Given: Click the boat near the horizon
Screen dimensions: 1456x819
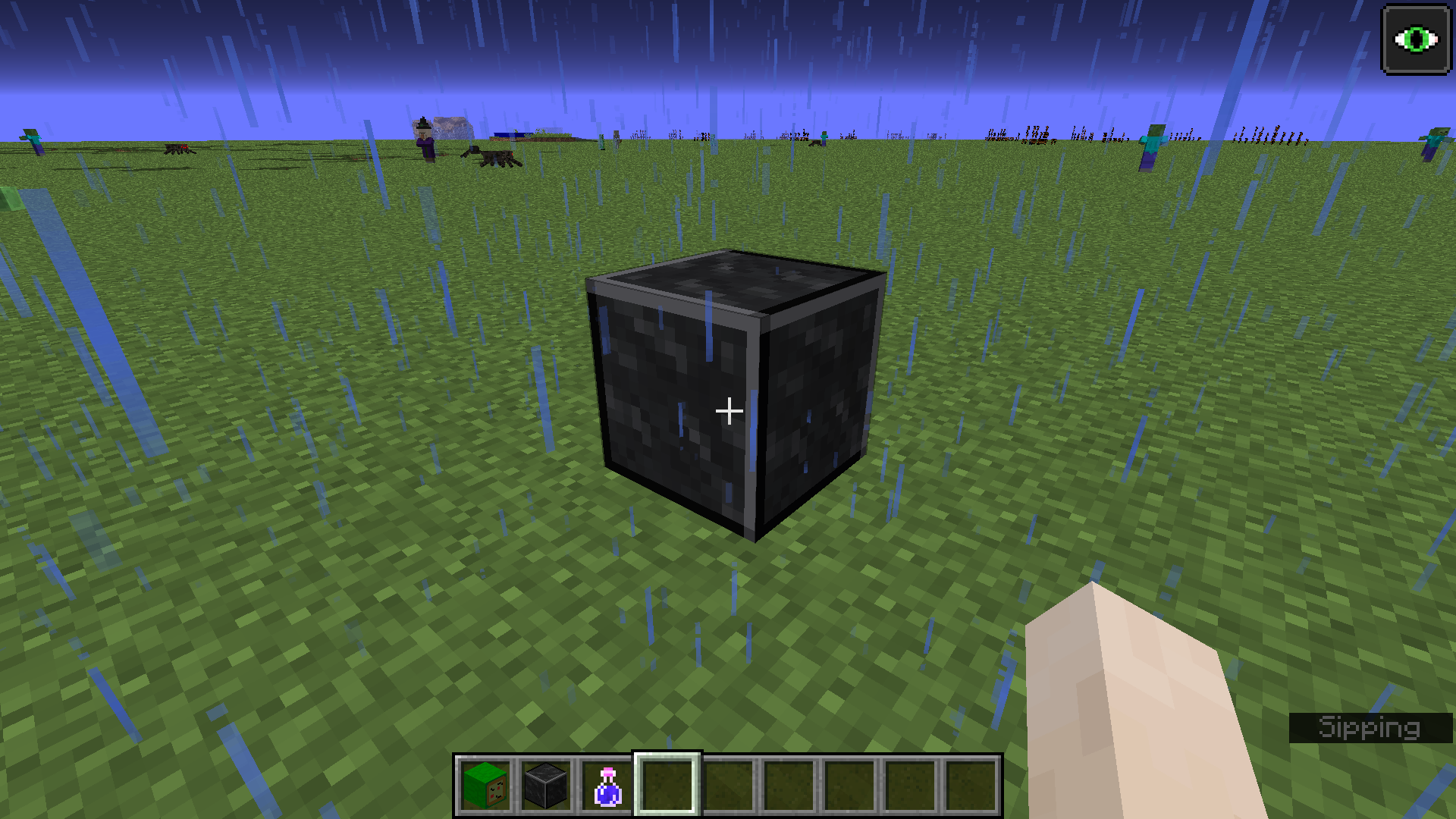Looking at the screenshot, I should point(514,136).
